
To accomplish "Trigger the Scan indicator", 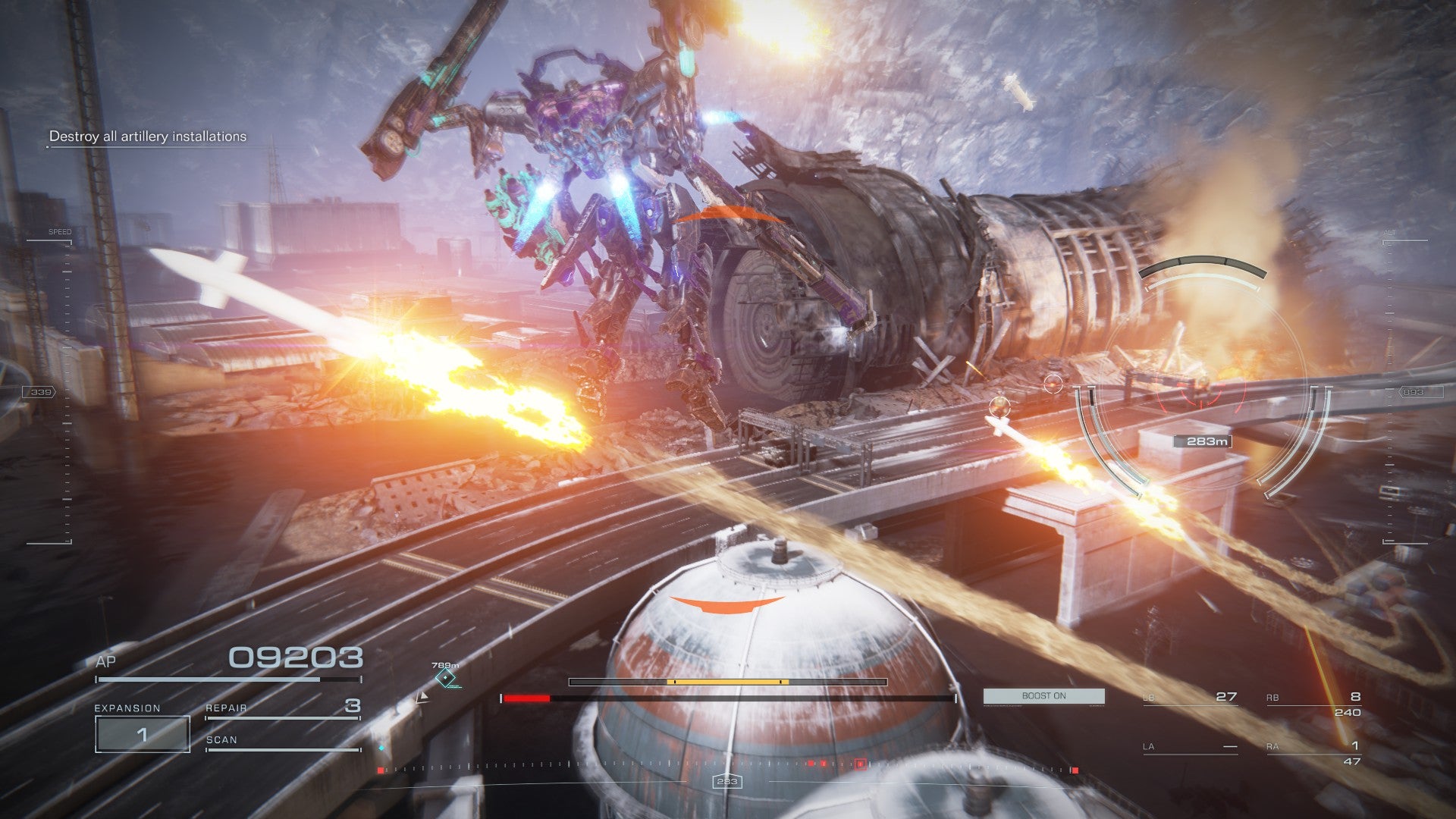I will point(282,741).
